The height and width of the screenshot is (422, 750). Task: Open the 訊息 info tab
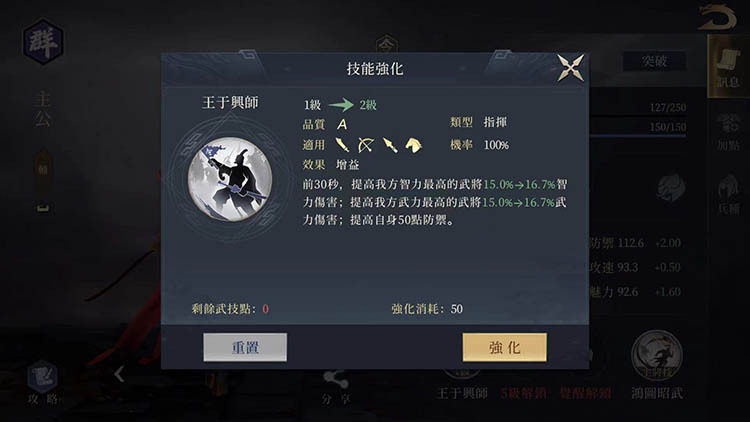coord(728,68)
